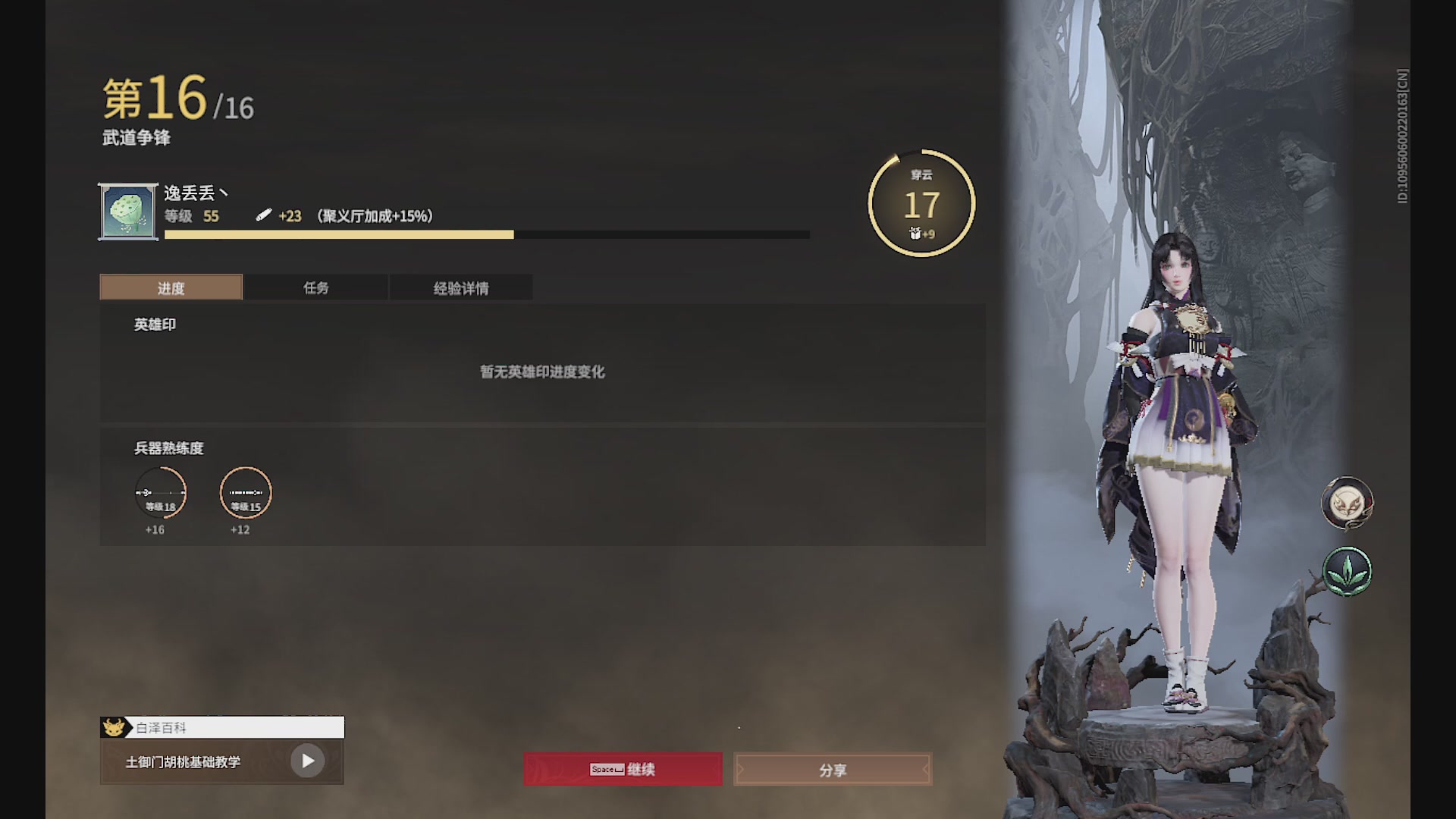
Task: Click the 白泽百科 dragon head icon
Action: (114, 726)
